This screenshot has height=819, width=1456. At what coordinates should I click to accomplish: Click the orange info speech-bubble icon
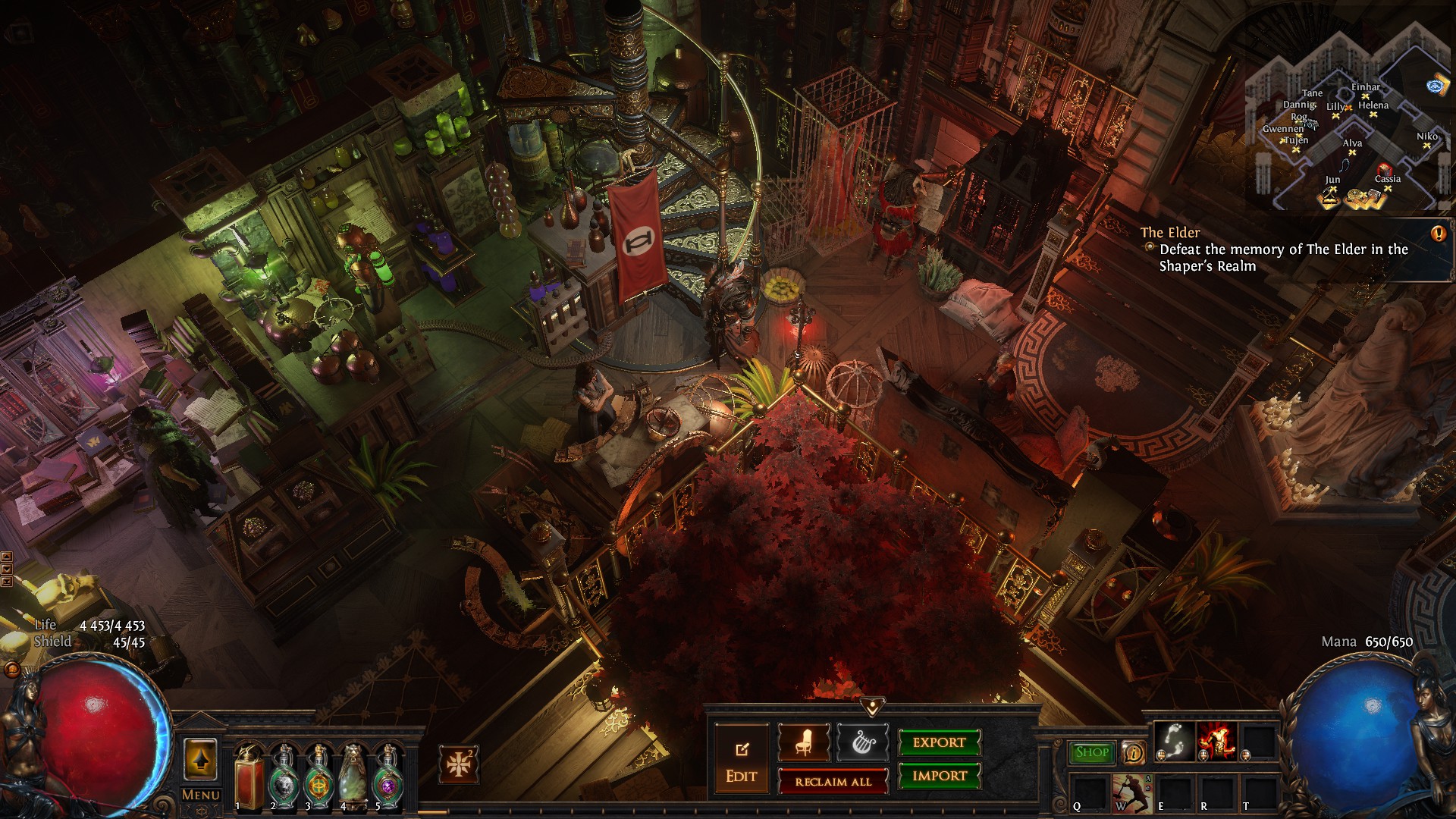pyautogui.click(x=1134, y=753)
